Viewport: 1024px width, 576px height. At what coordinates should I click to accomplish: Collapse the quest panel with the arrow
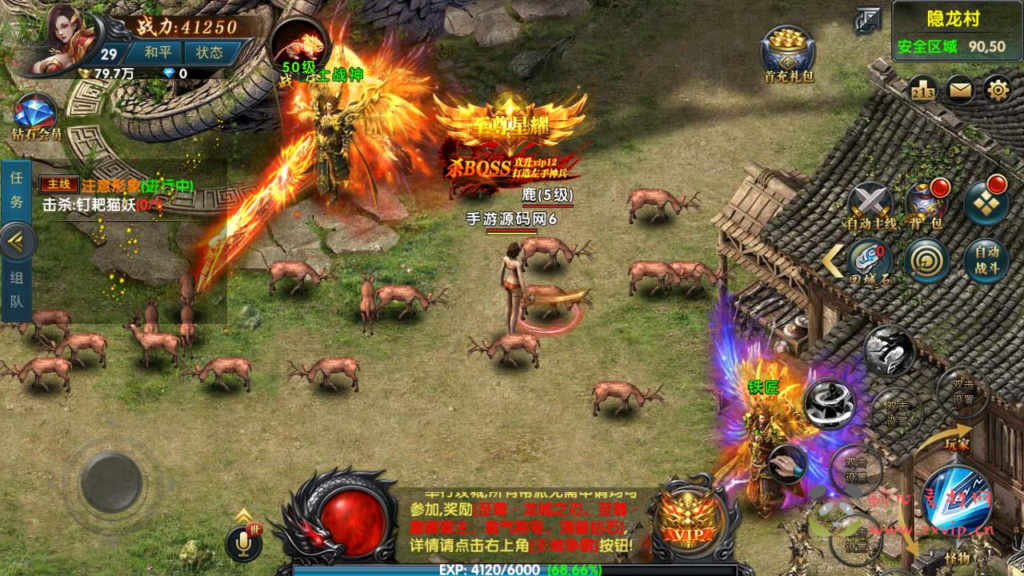(18, 240)
